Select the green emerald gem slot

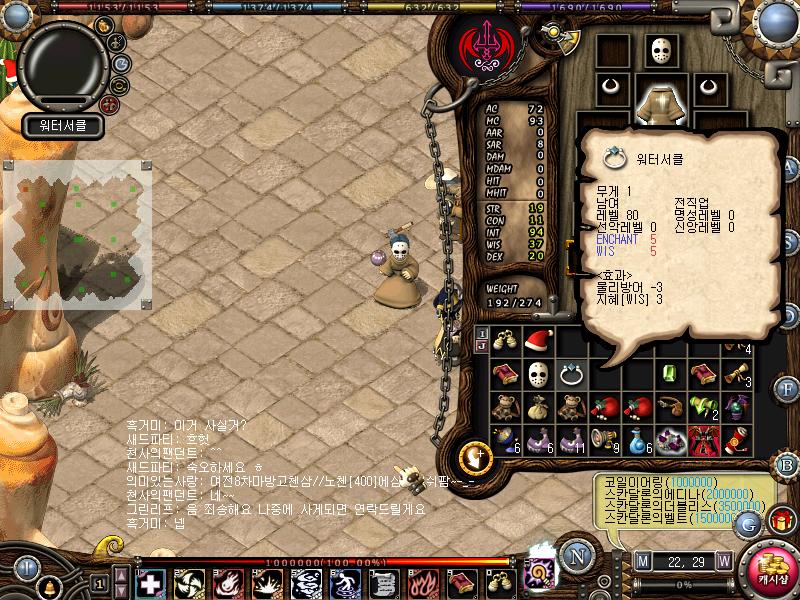click(670, 375)
